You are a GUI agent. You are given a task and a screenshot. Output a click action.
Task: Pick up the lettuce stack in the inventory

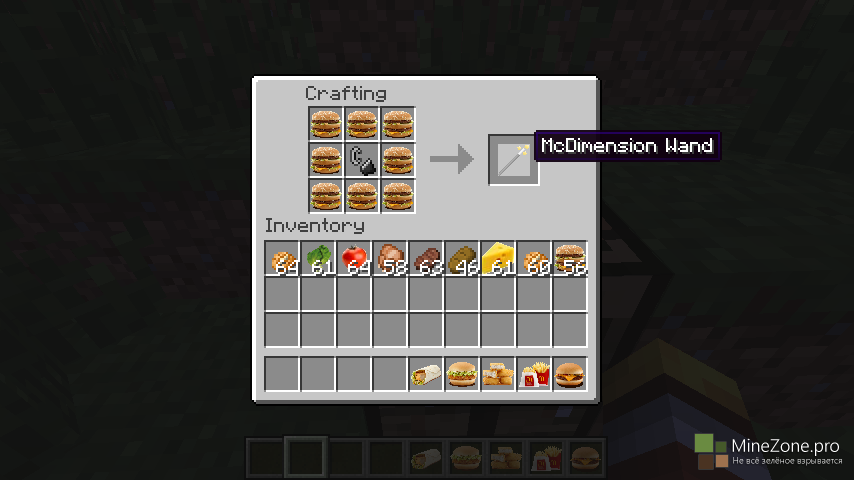click(318, 258)
